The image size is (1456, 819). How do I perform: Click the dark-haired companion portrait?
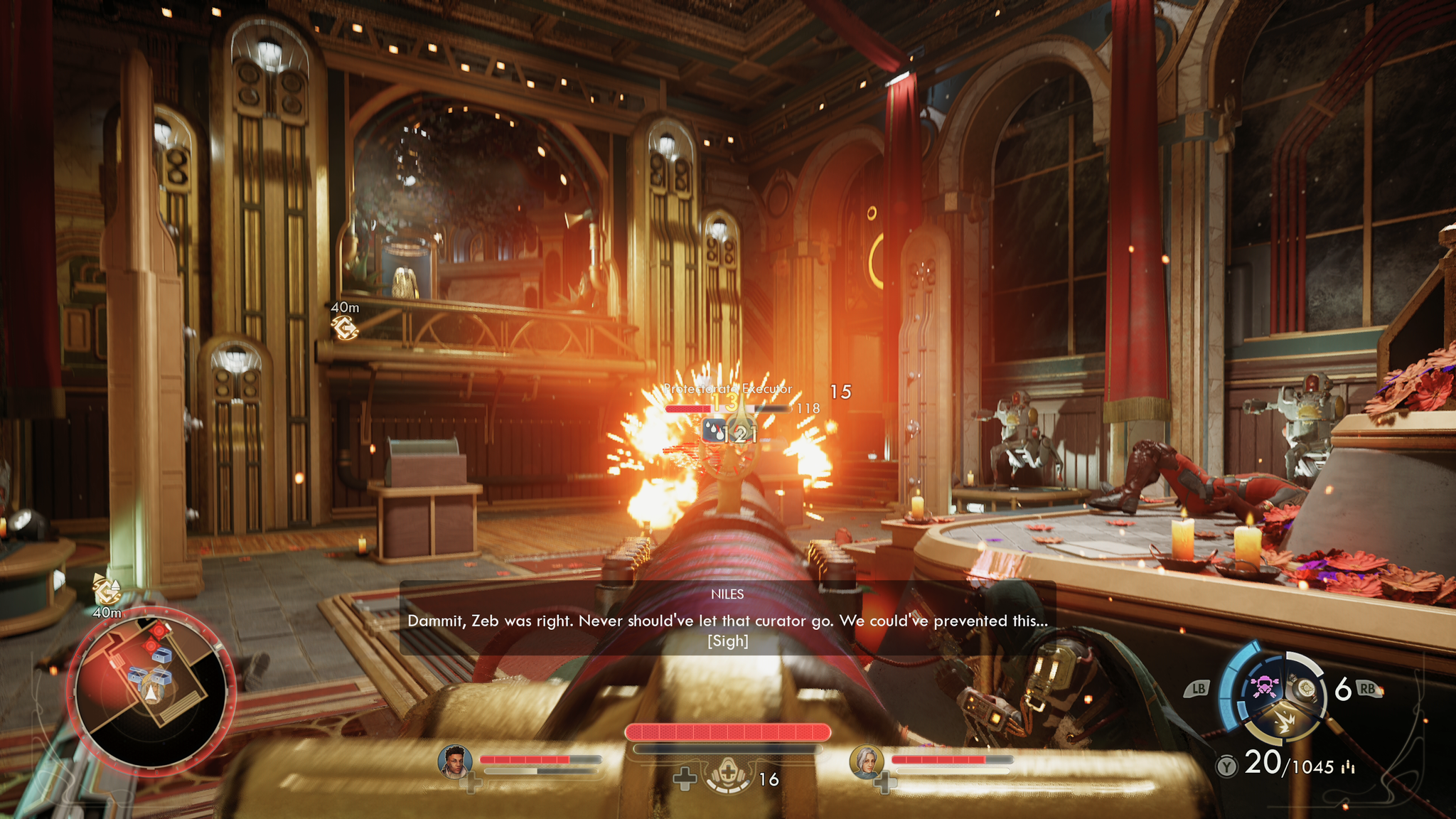(455, 761)
